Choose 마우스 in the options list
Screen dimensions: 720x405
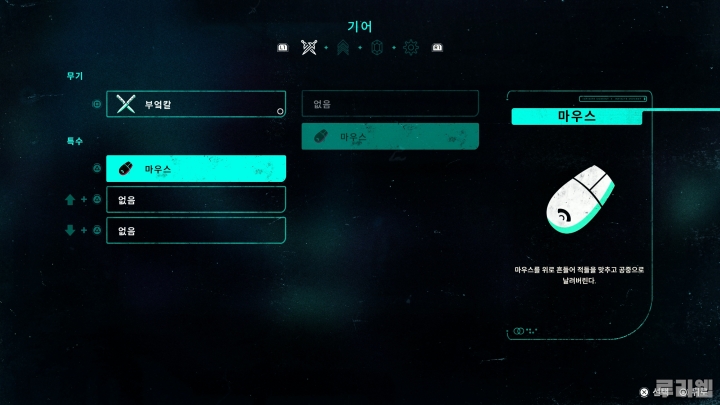(x=390, y=136)
